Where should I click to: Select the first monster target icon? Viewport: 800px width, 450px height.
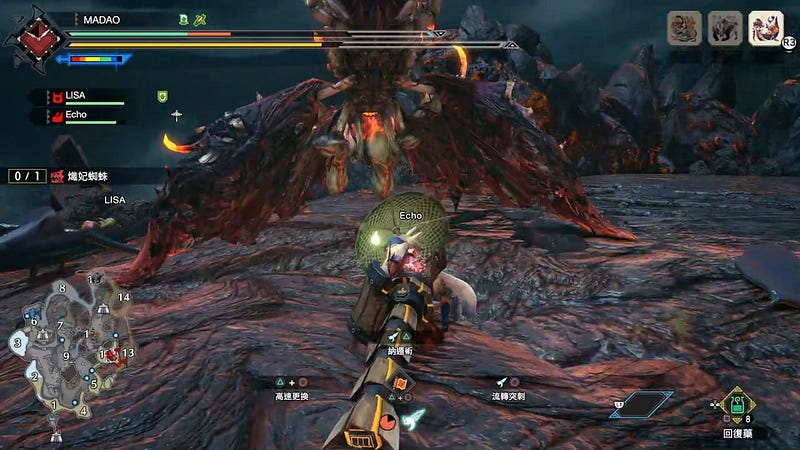pos(684,28)
